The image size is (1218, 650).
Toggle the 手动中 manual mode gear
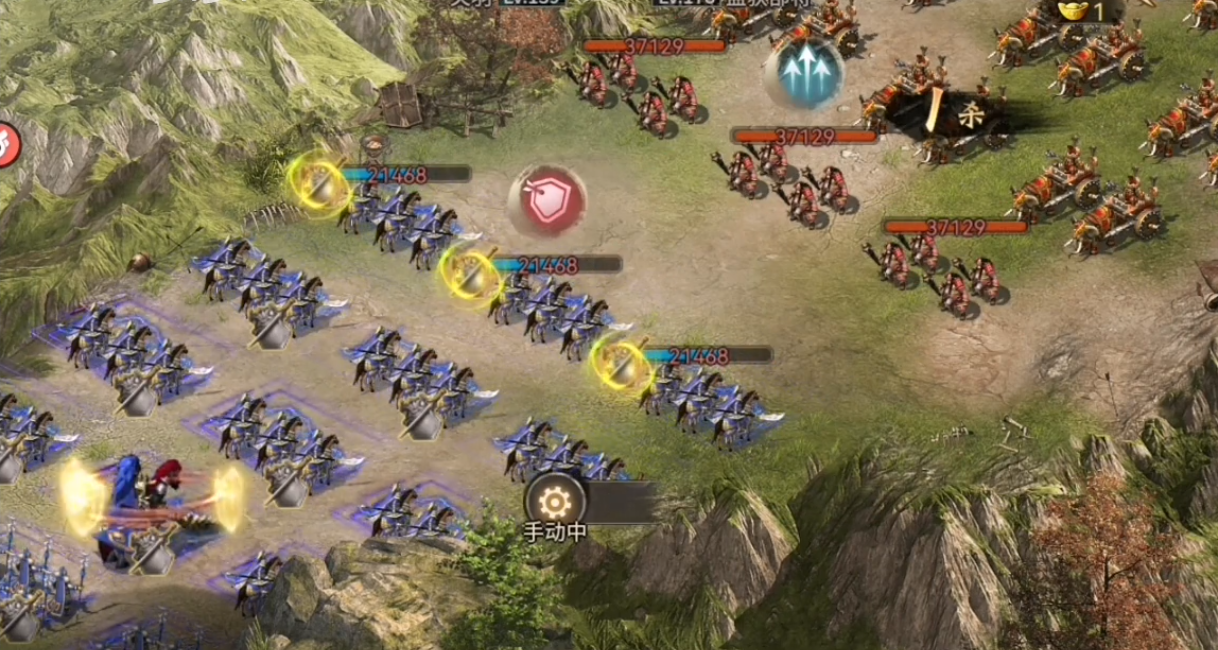click(555, 500)
